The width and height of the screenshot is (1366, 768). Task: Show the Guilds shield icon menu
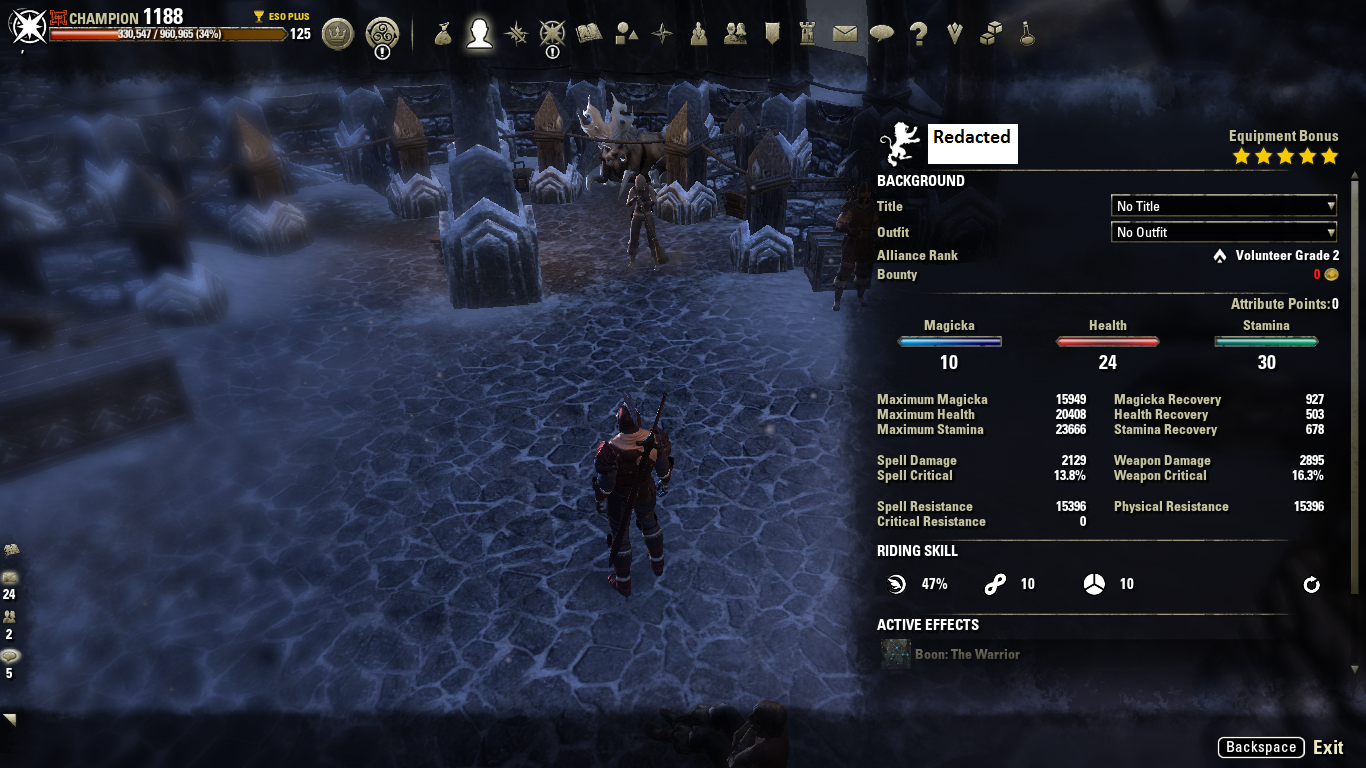(x=772, y=35)
